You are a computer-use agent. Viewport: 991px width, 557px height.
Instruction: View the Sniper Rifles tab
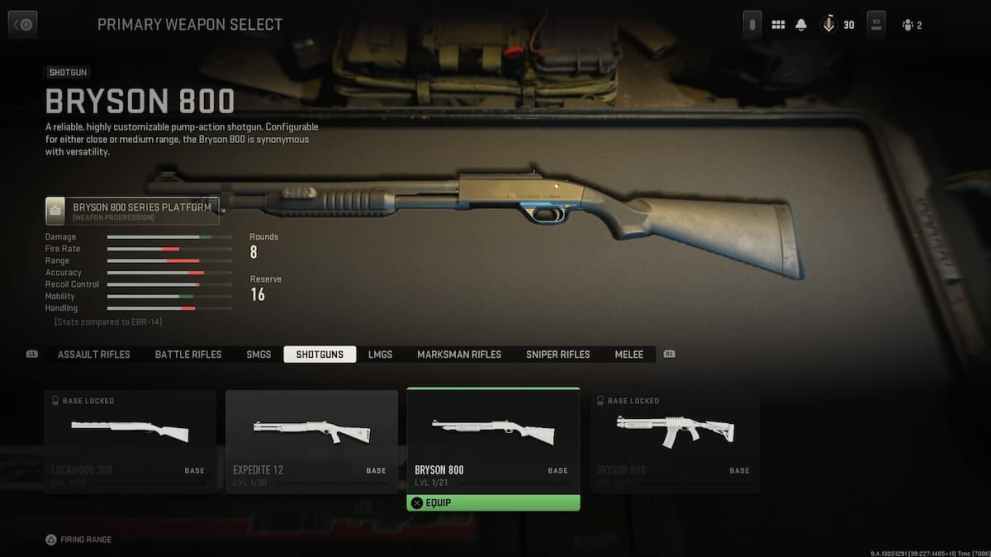coord(558,355)
